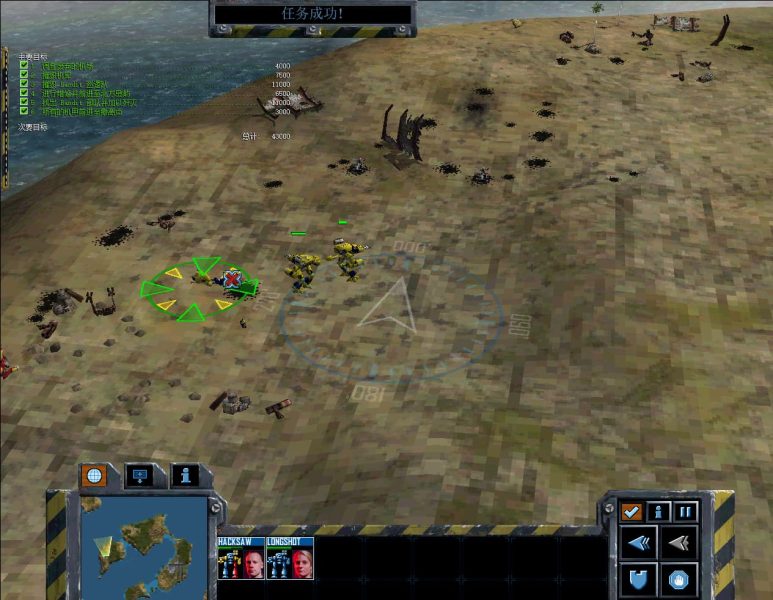The image size is (773, 600).
Task: Activate the blue triple-arrow command
Action: [638, 544]
